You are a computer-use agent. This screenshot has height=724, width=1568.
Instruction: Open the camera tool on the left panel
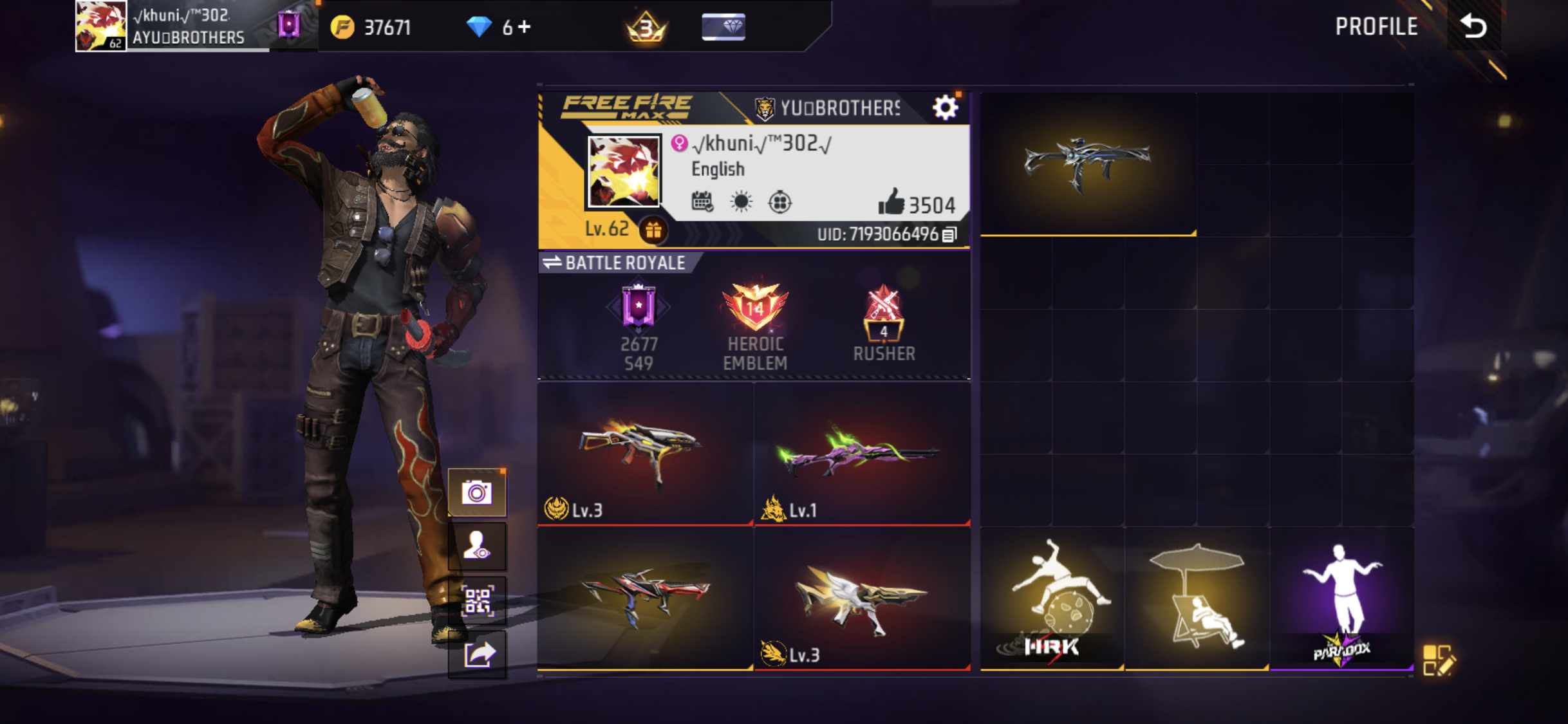point(476,492)
